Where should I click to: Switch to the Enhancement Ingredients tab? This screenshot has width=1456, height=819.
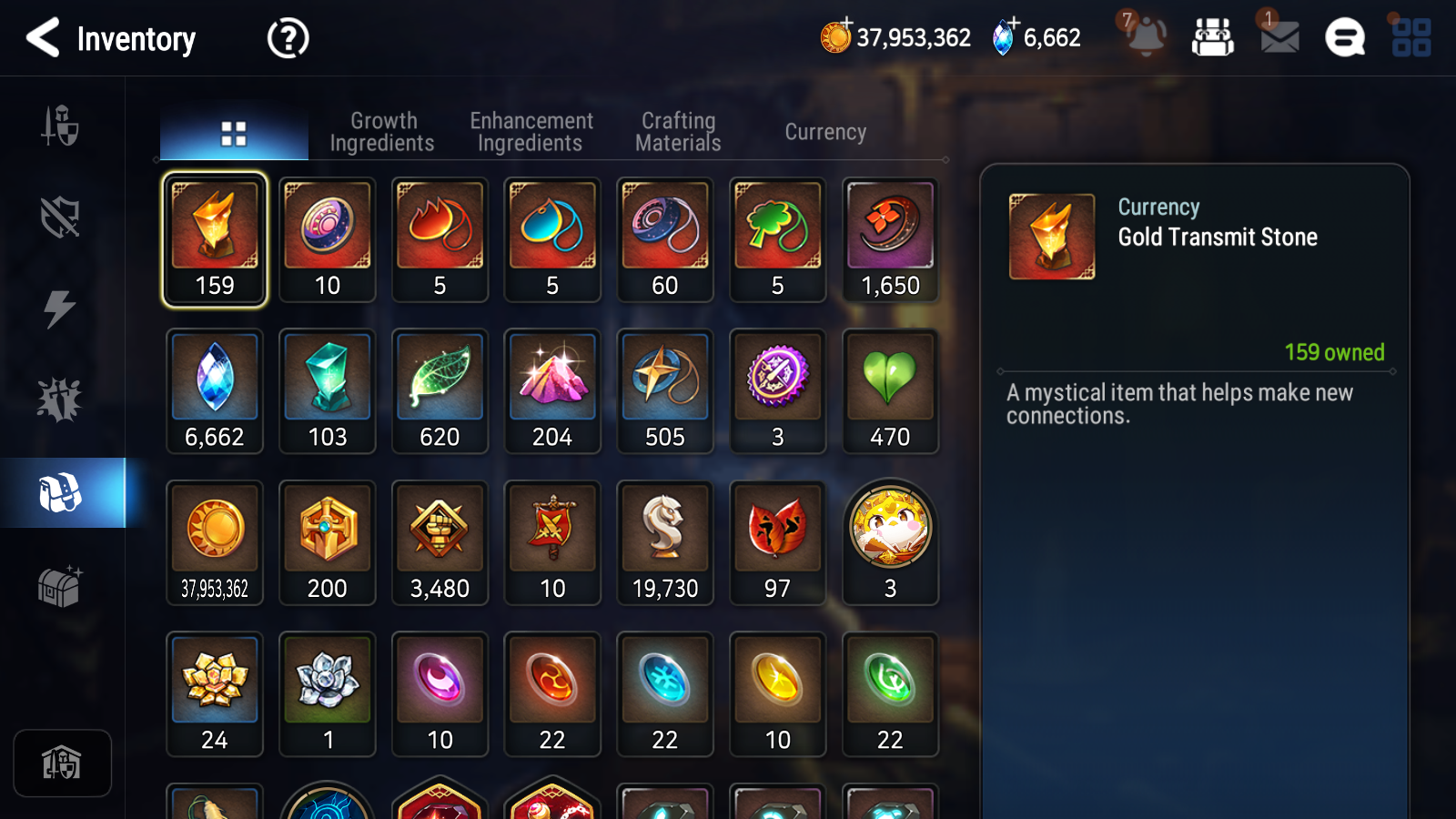pos(531,132)
